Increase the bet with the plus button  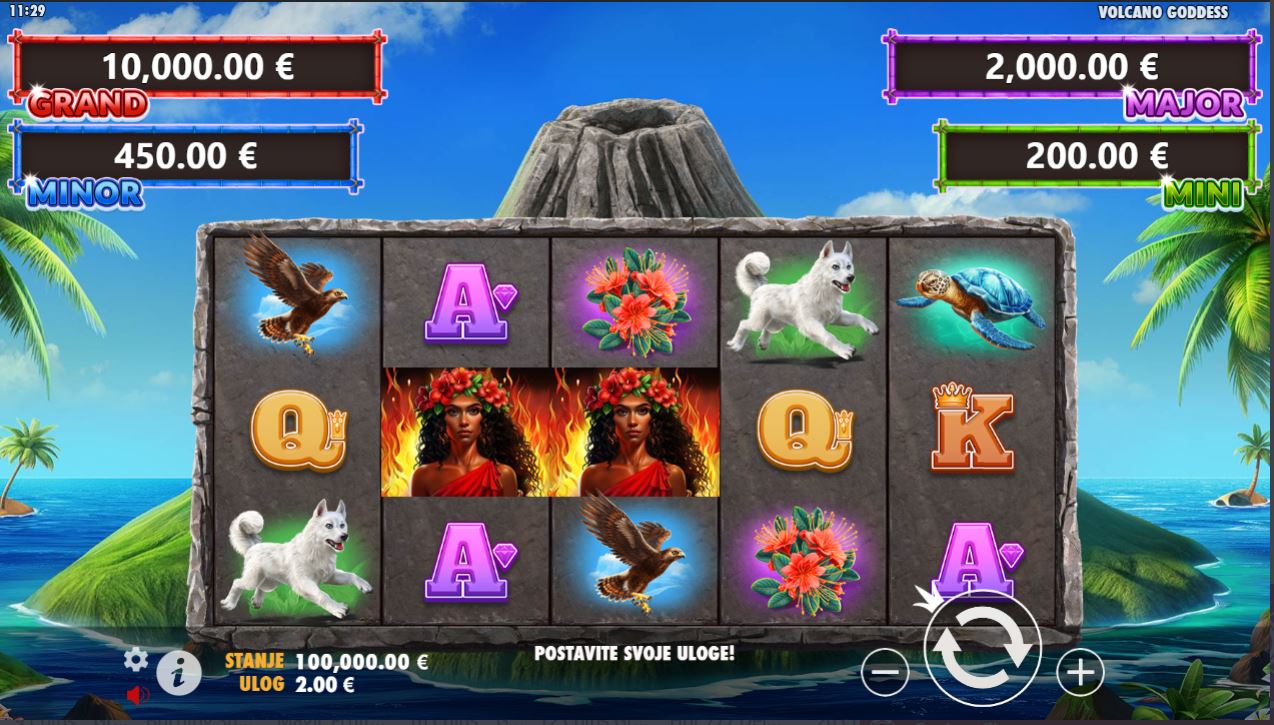pos(1079,672)
